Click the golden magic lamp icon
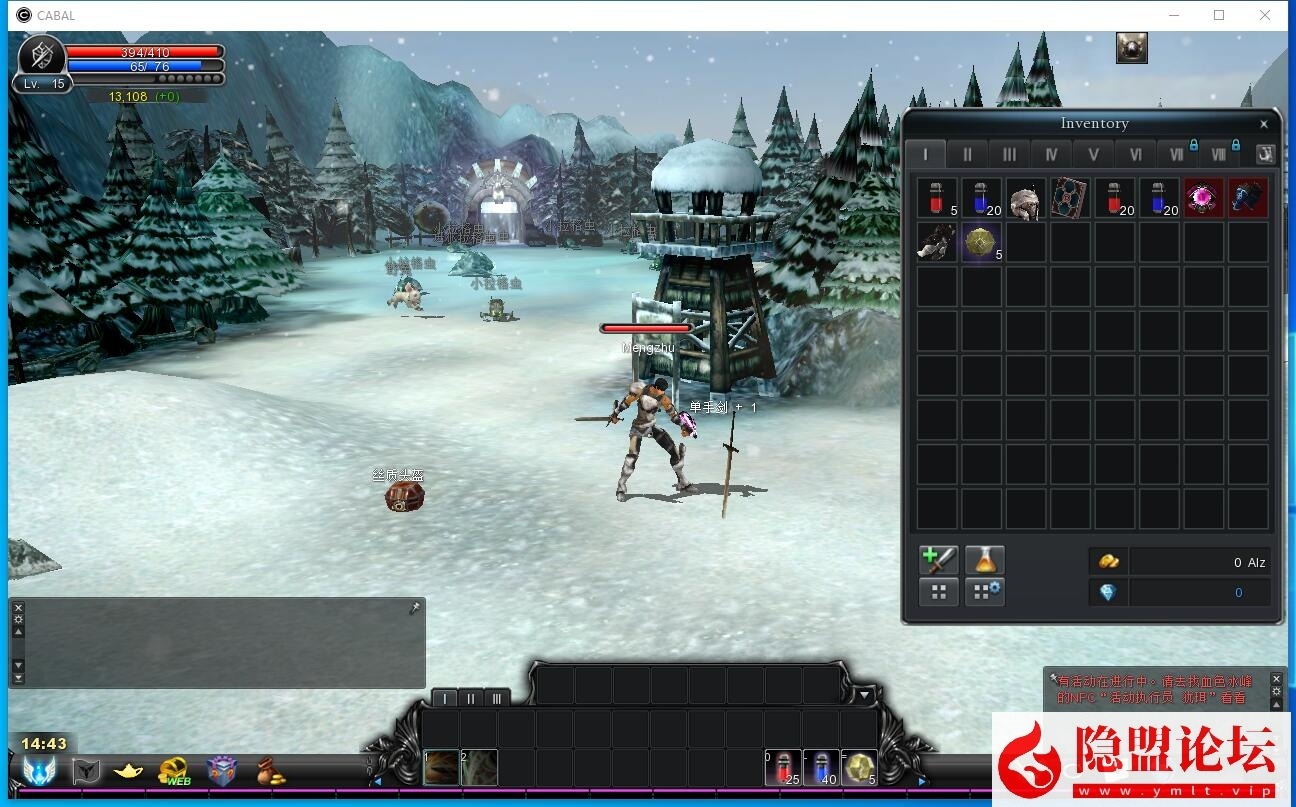 [129, 771]
